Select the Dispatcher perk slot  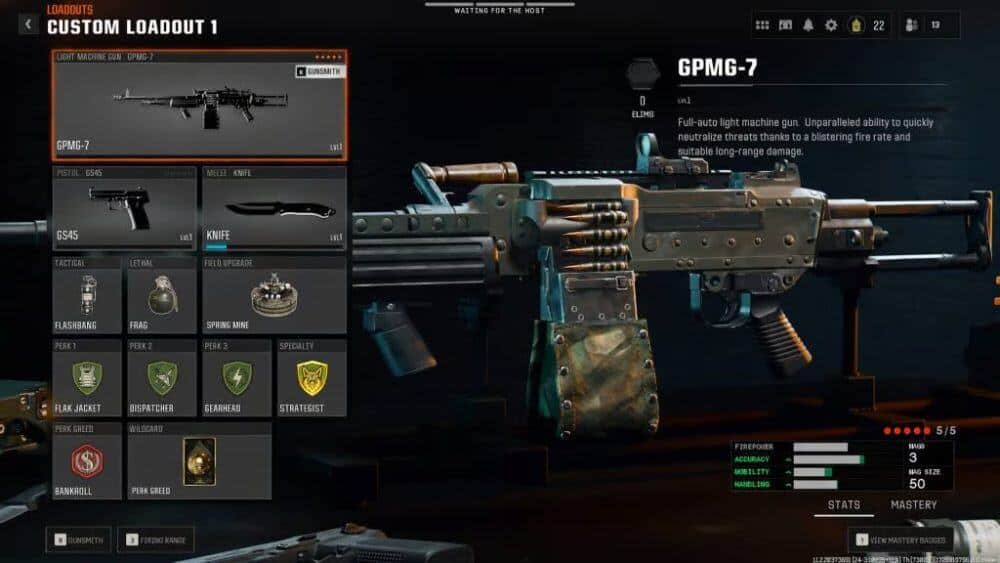pos(162,378)
